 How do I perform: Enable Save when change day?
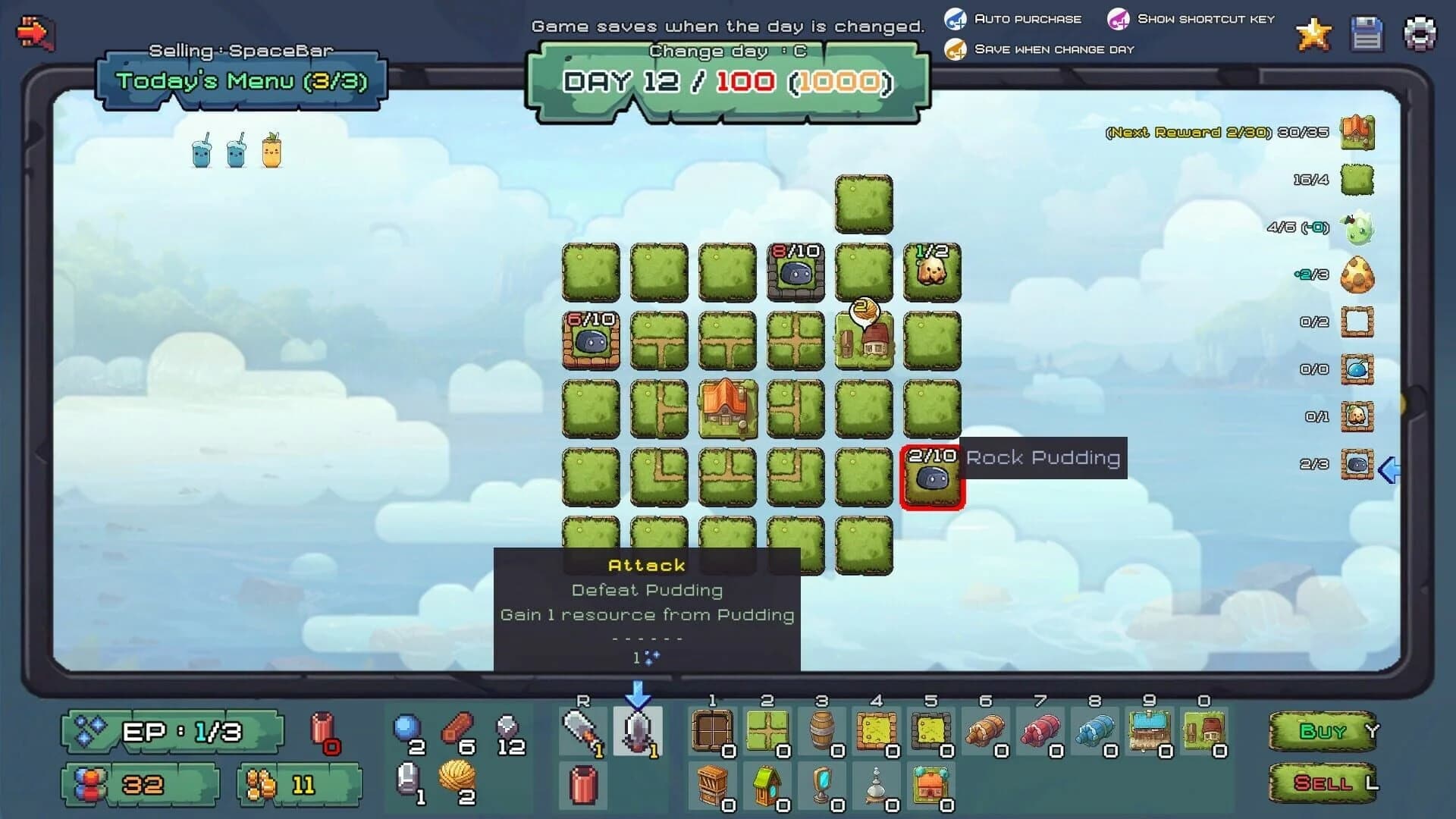[957, 49]
